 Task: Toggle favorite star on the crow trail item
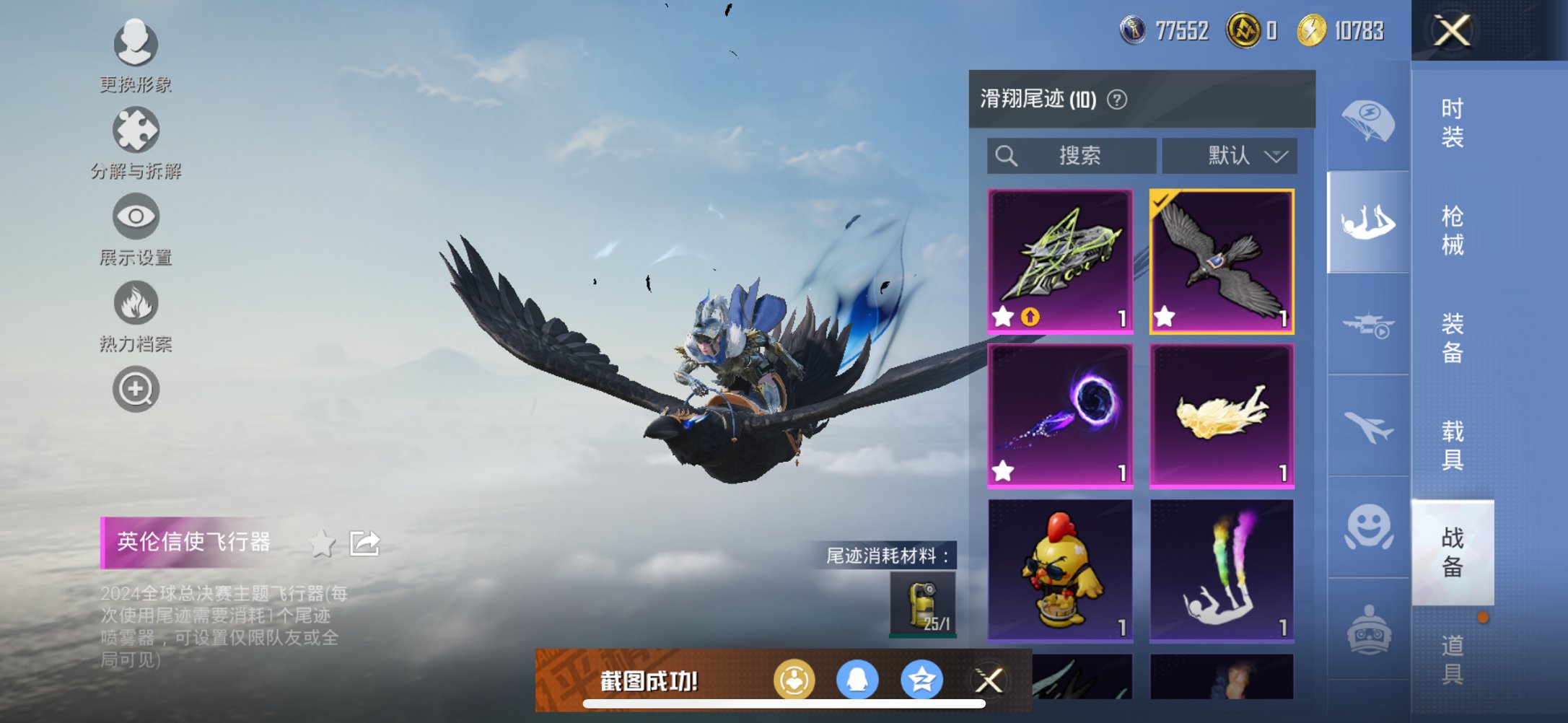tap(1166, 315)
